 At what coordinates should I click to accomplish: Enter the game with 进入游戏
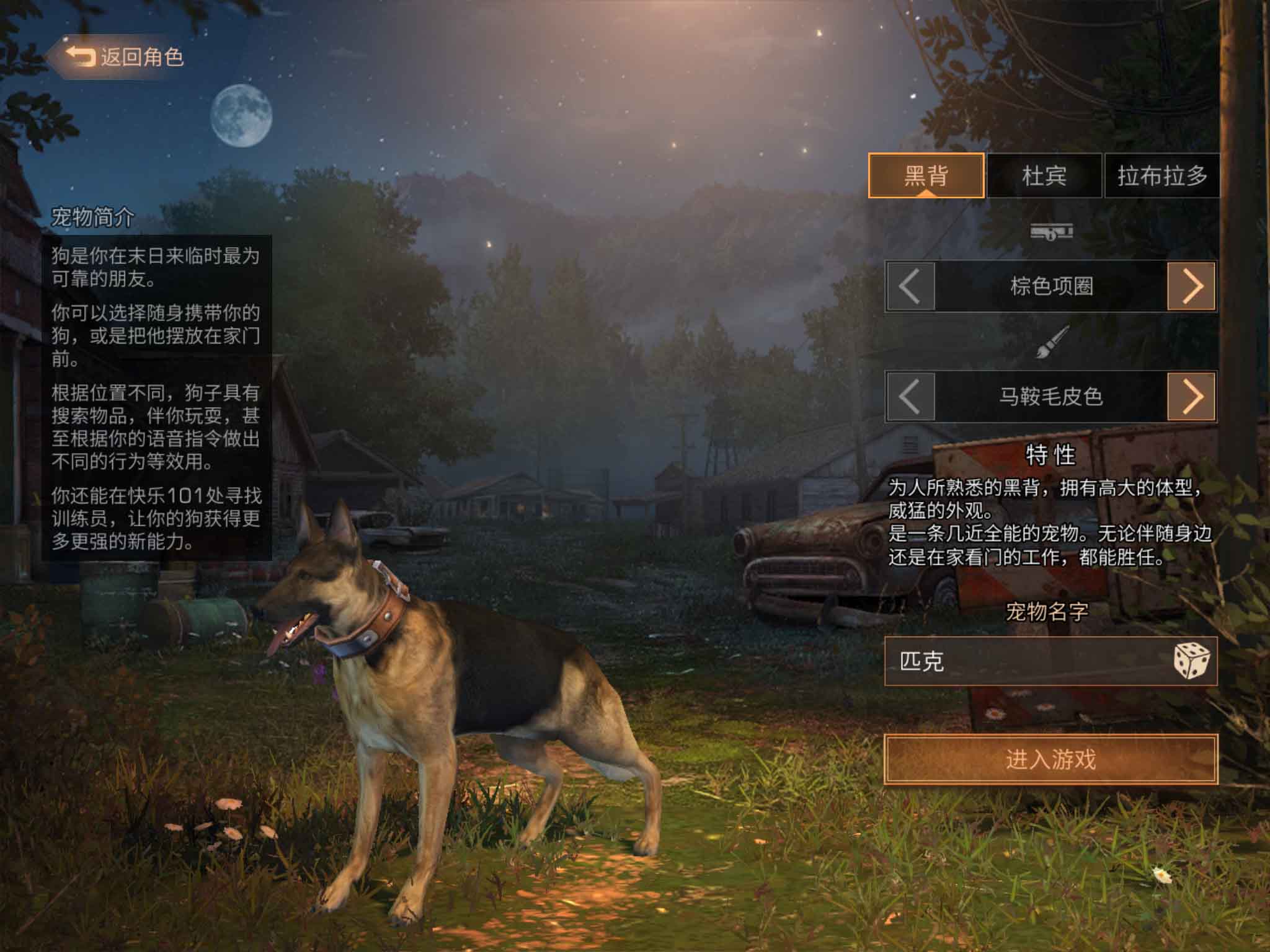point(1050,759)
